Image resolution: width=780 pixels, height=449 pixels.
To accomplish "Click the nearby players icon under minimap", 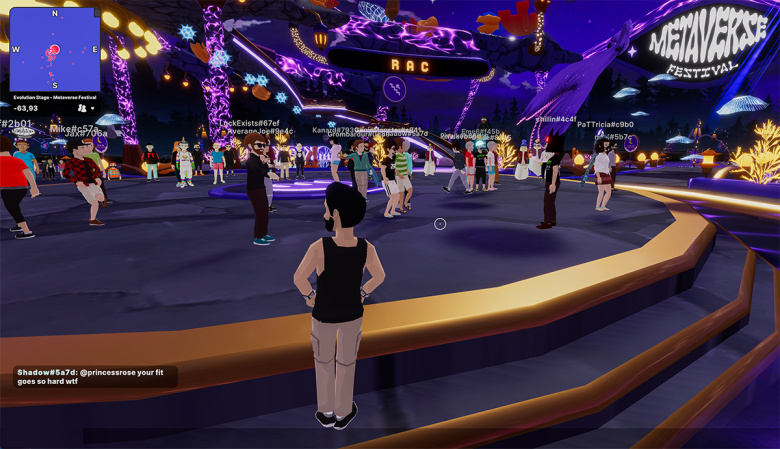I will pos(81,108).
